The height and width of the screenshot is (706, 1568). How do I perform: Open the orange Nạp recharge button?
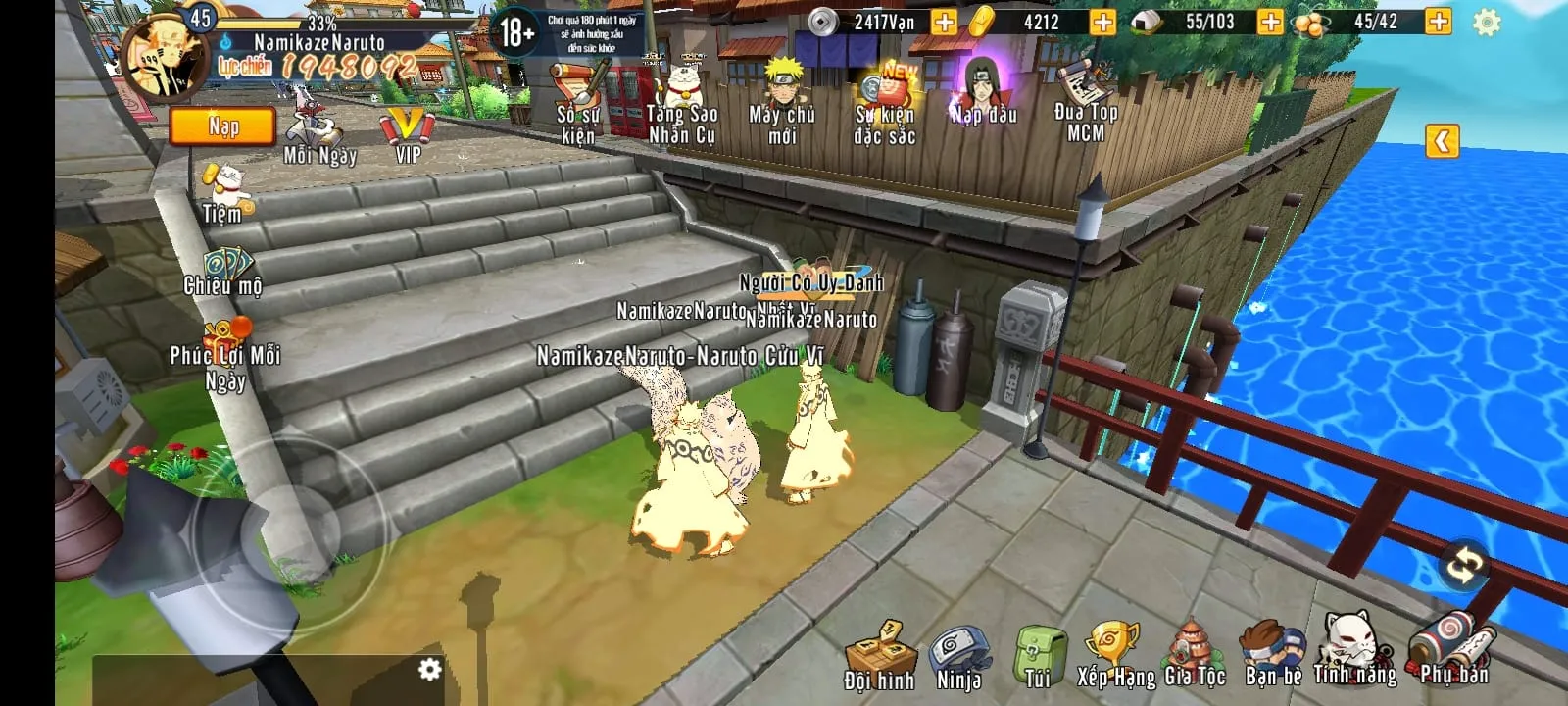pos(221,126)
